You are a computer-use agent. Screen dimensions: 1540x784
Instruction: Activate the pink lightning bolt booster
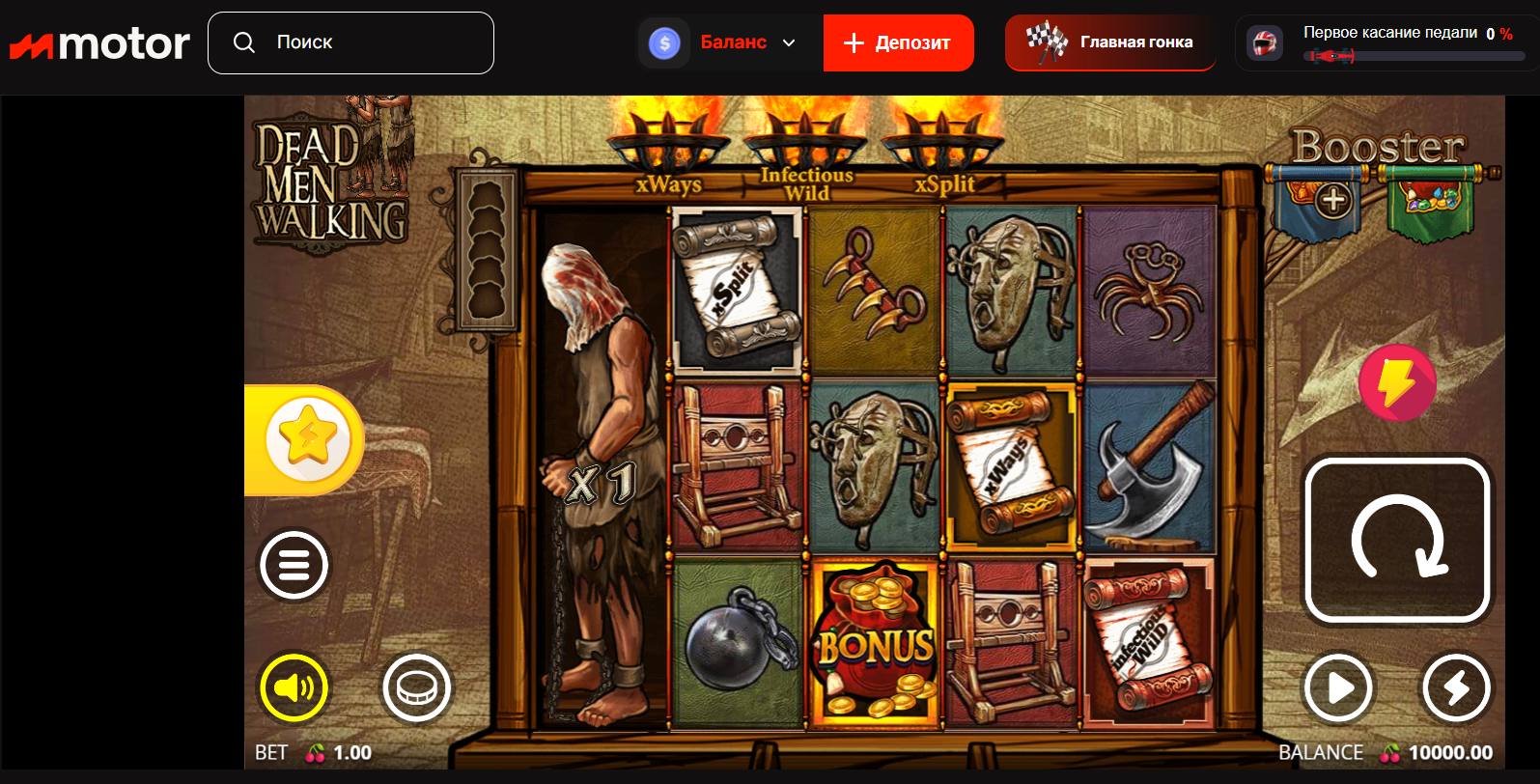tap(1396, 382)
